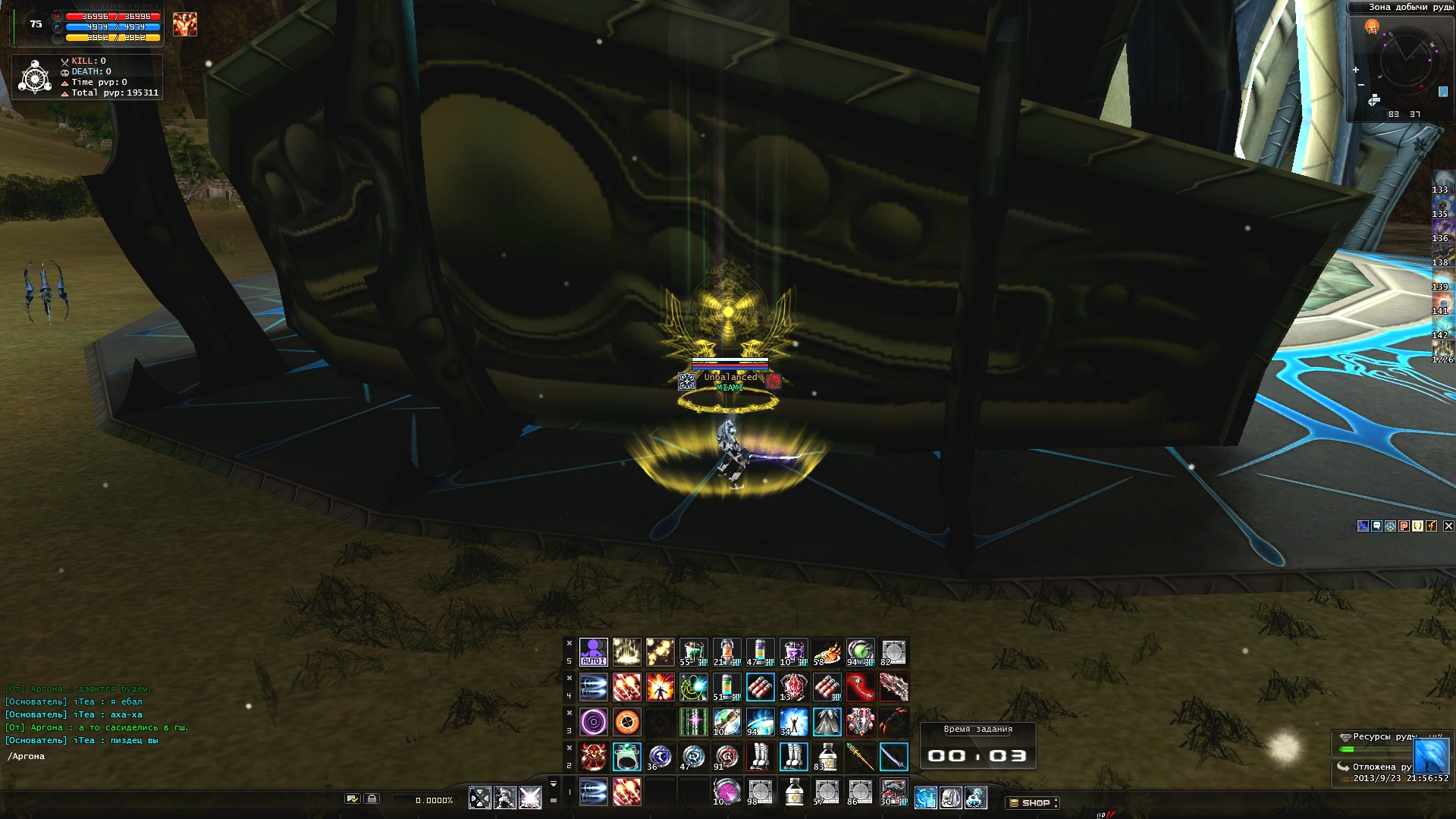This screenshot has width=1456, height=819.
Task: Zoom out the minimap with minus button
Action: pos(1361,85)
